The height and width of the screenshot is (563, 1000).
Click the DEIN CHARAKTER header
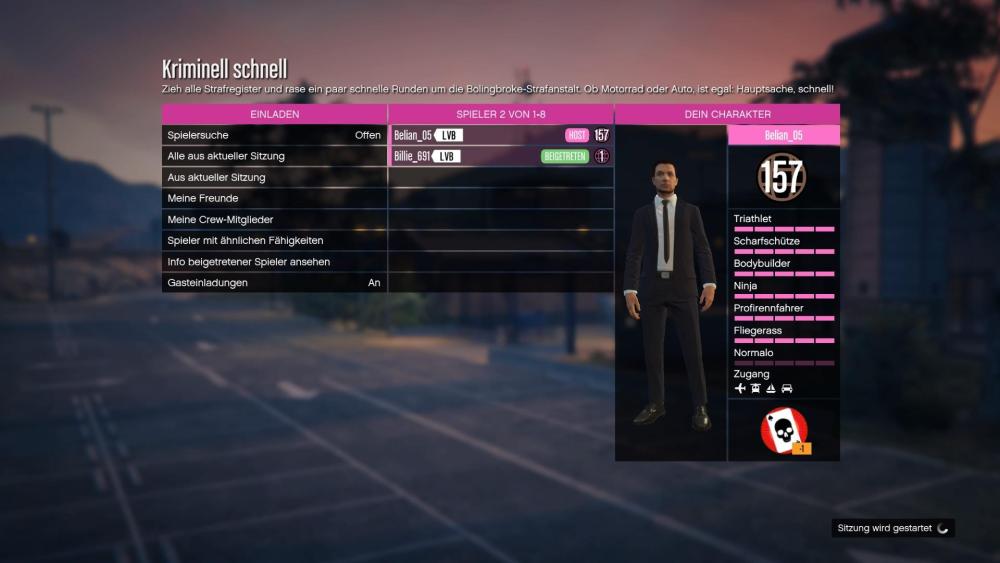(x=727, y=114)
